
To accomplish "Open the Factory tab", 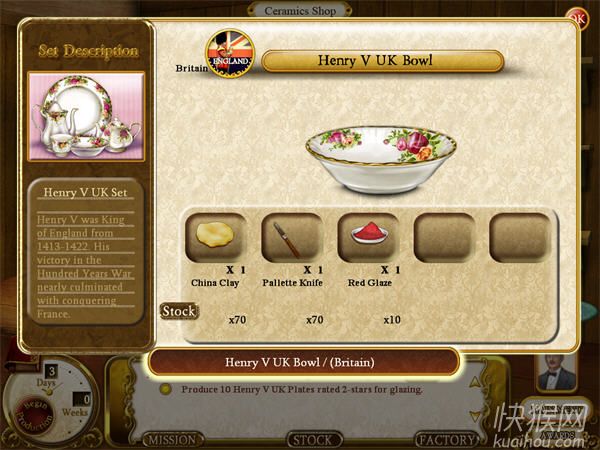I will click(446, 439).
